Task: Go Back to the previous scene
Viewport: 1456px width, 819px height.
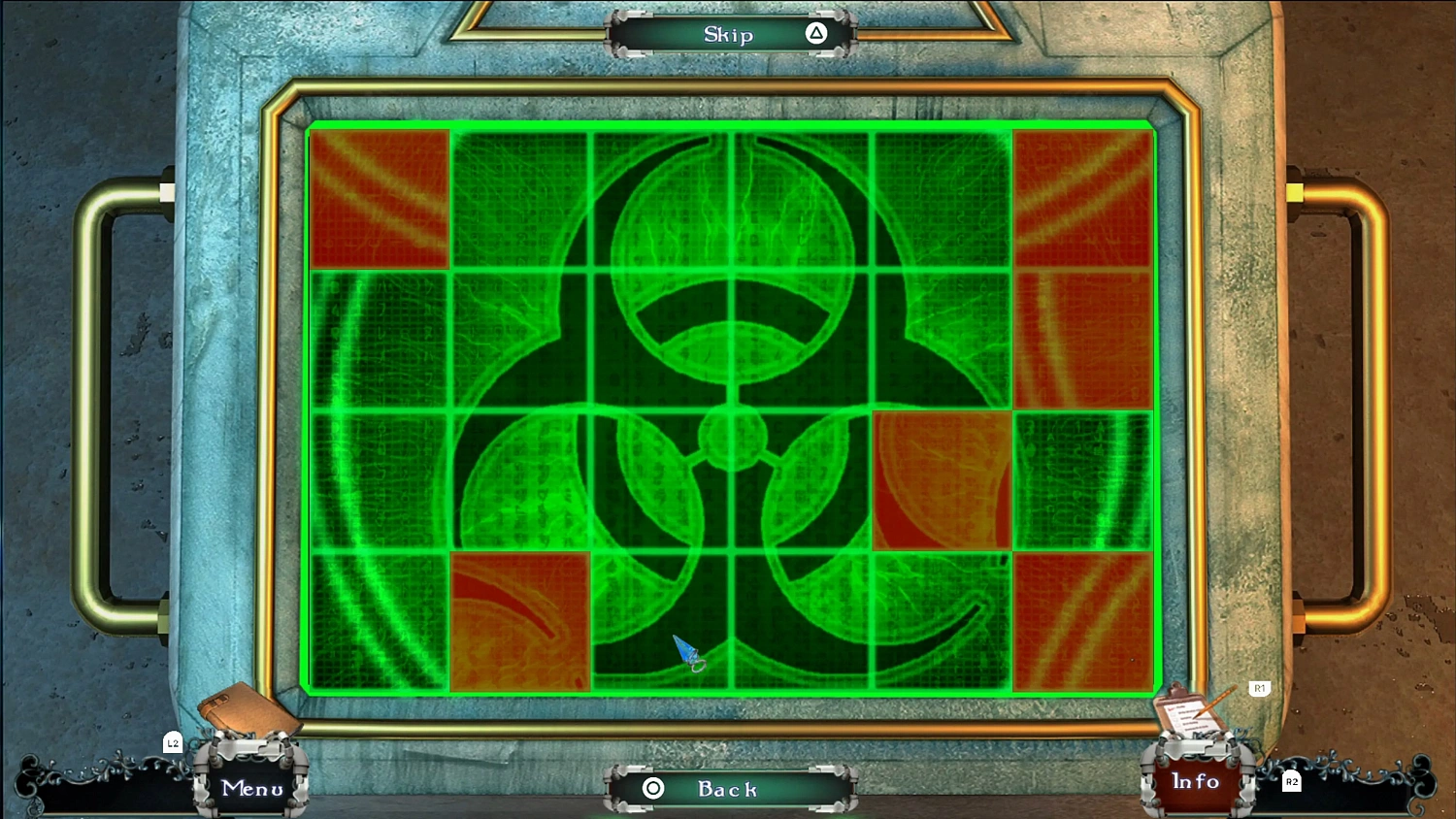Action: pyautogui.click(x=727, y=789)
